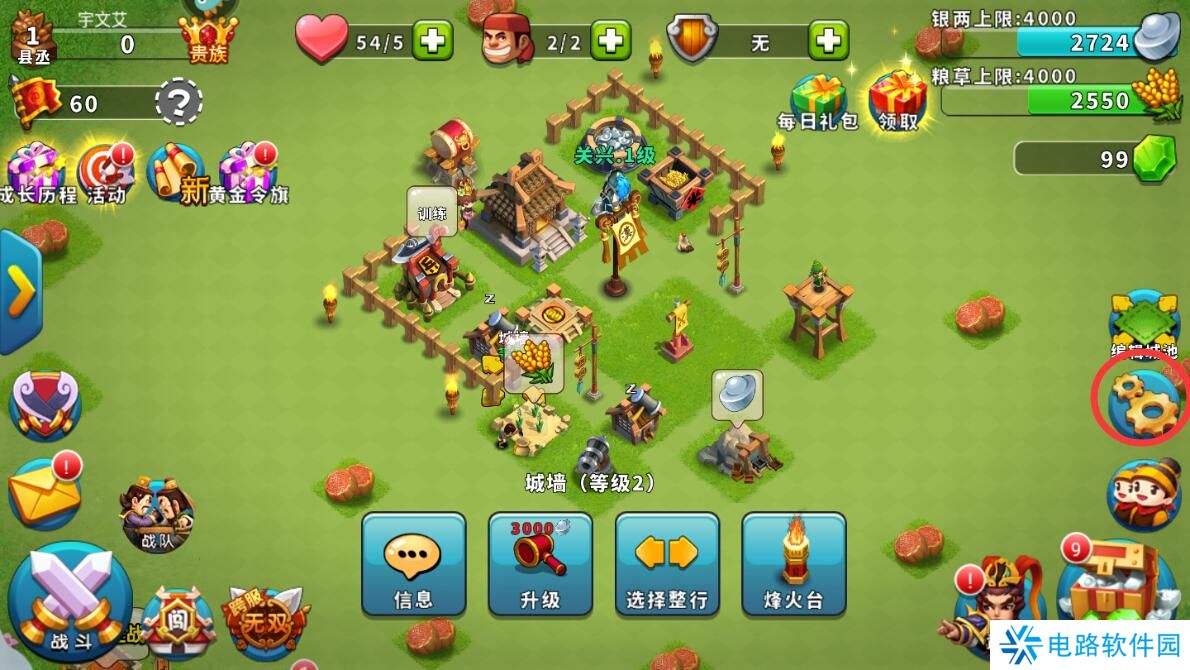Viewport: 1190px width, 670px height.
Task: Choose 选择整行 to select whole row
Action: point(667,564)
